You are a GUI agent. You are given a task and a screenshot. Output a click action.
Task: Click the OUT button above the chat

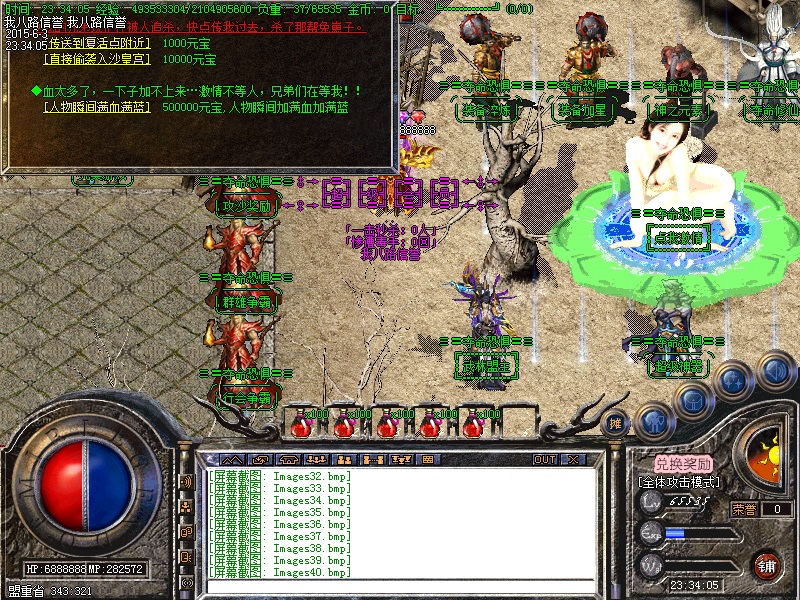tap(545, 459)
